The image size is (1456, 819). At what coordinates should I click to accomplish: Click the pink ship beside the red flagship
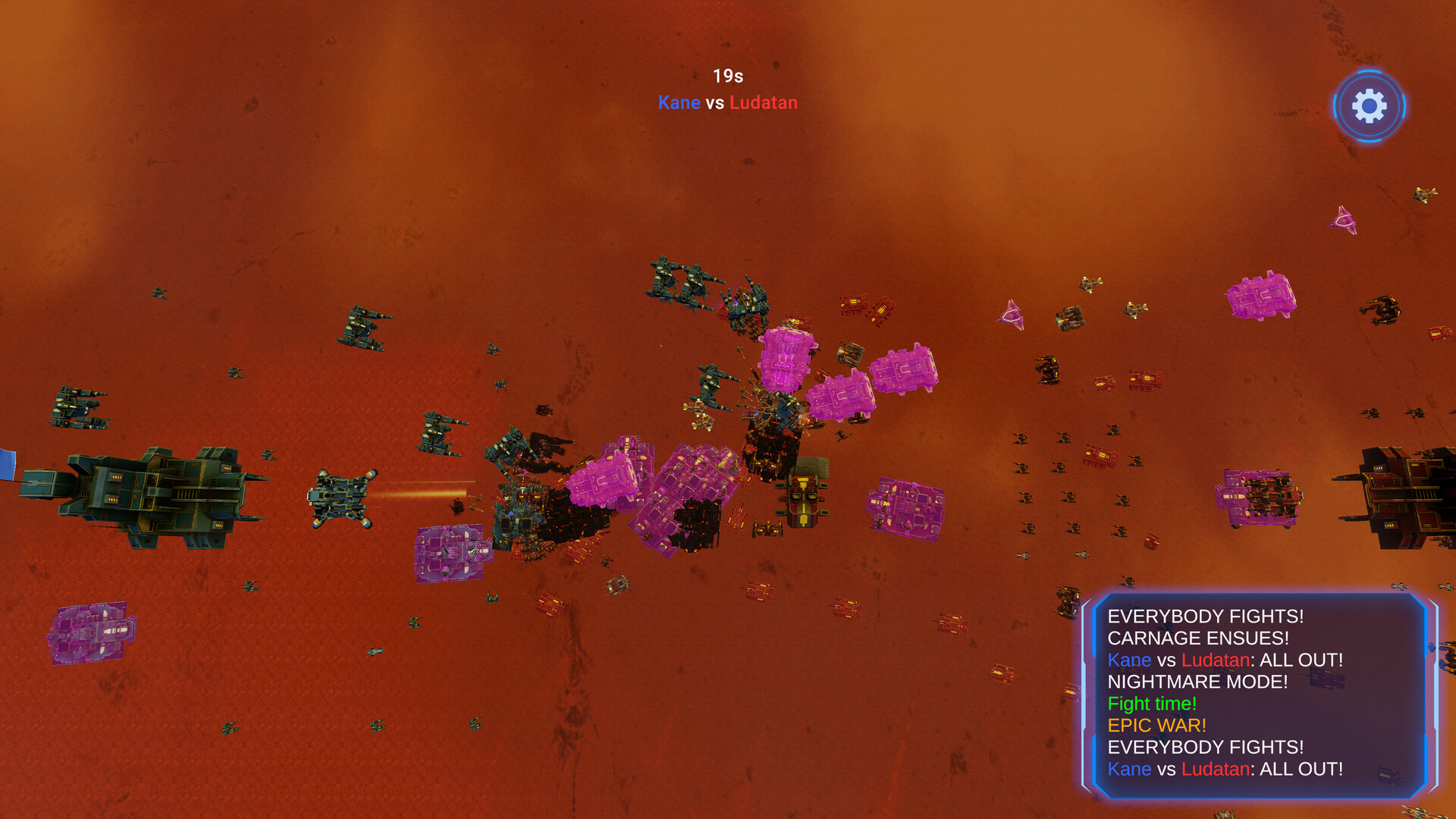pos(1261,497)
